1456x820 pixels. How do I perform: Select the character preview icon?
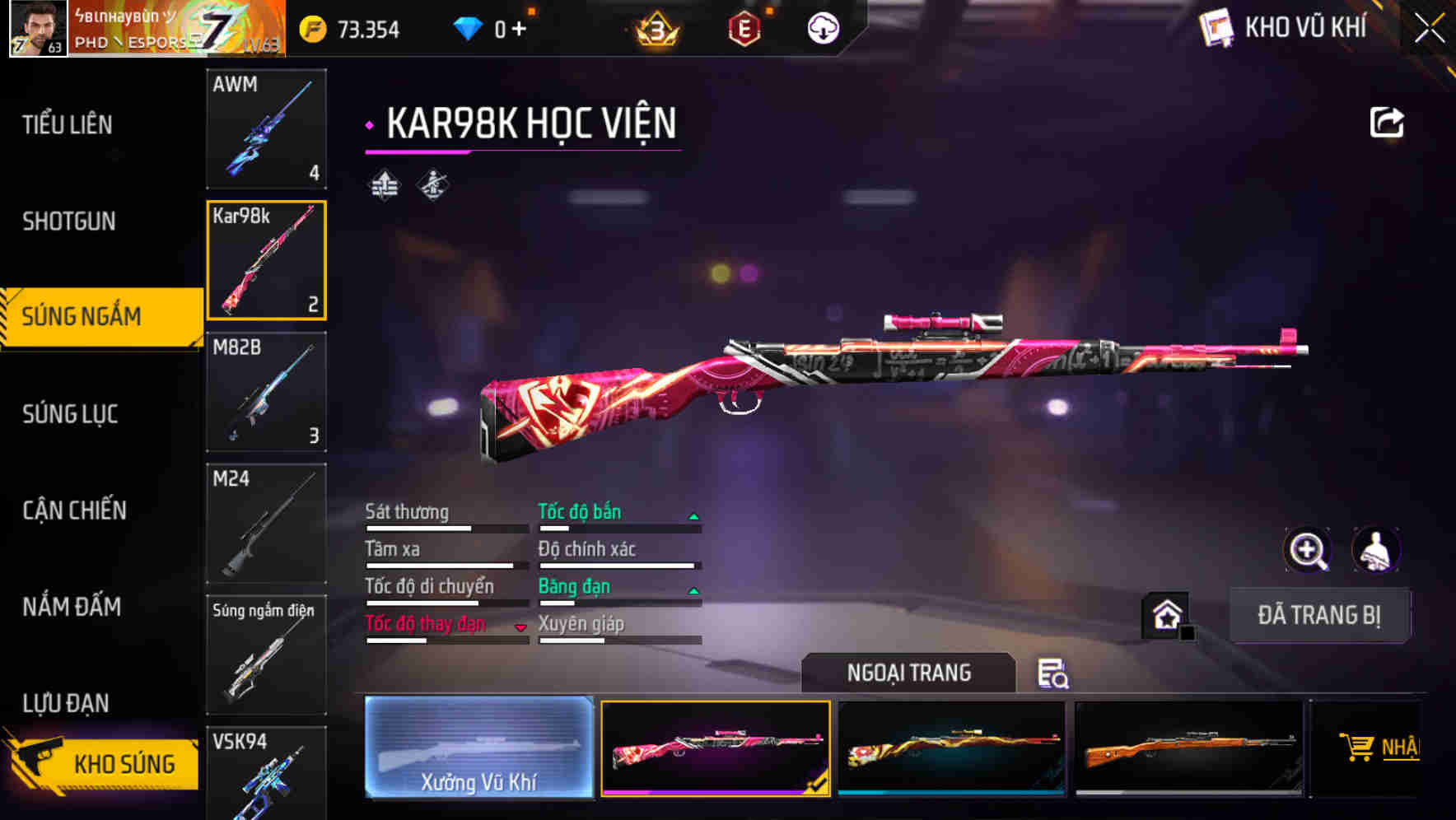(x=1375, y=550)
